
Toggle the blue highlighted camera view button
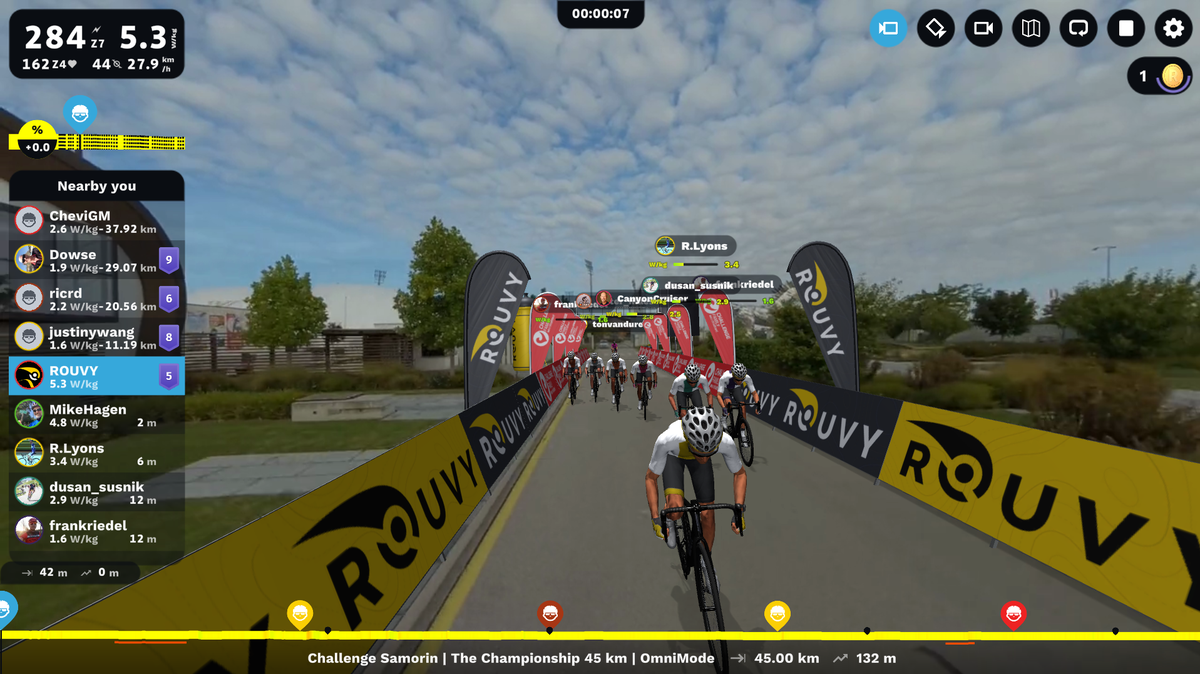coord(888,28)
